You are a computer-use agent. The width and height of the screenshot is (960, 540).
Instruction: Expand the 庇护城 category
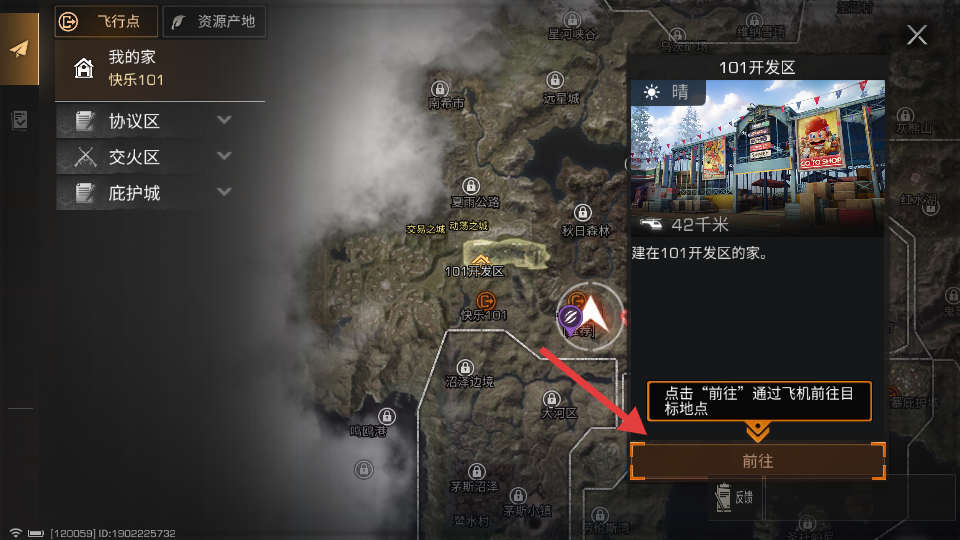pos(160,192)
